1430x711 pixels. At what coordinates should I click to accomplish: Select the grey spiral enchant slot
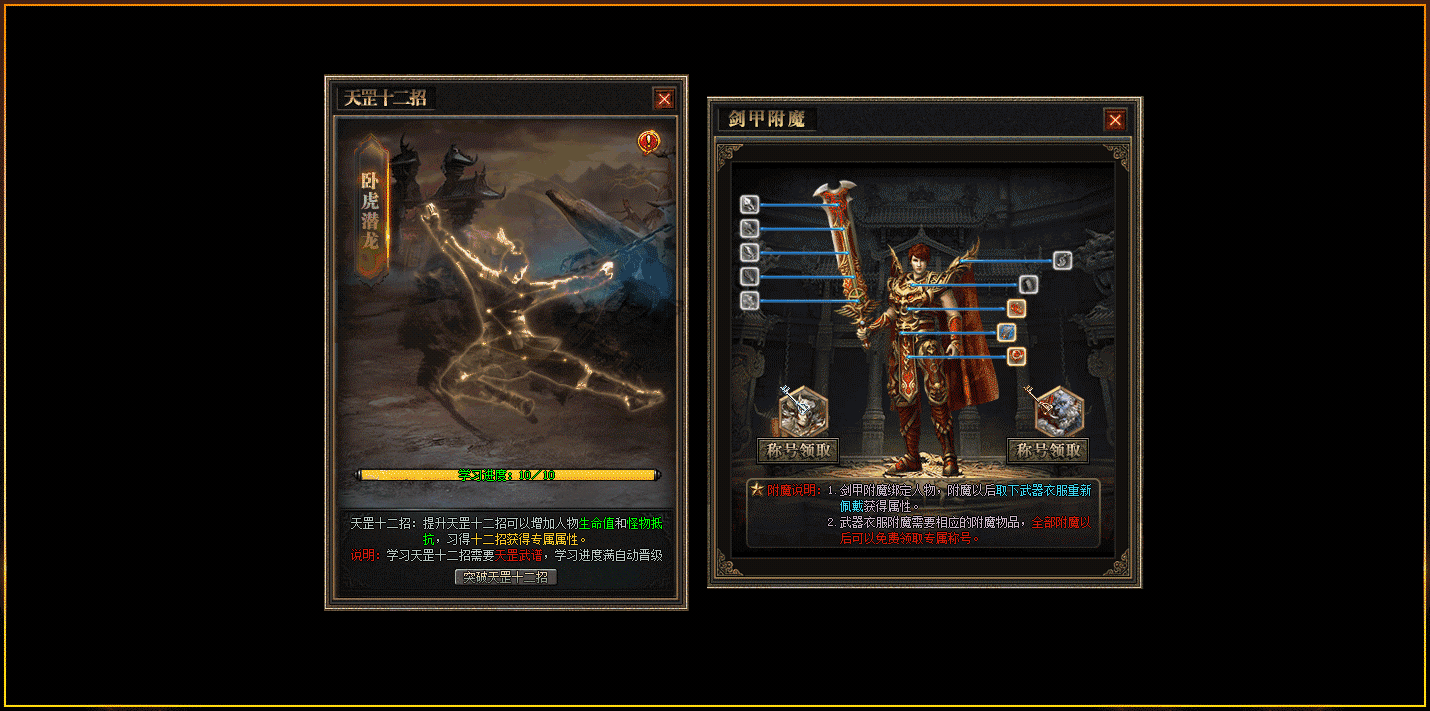point(1062,260)
